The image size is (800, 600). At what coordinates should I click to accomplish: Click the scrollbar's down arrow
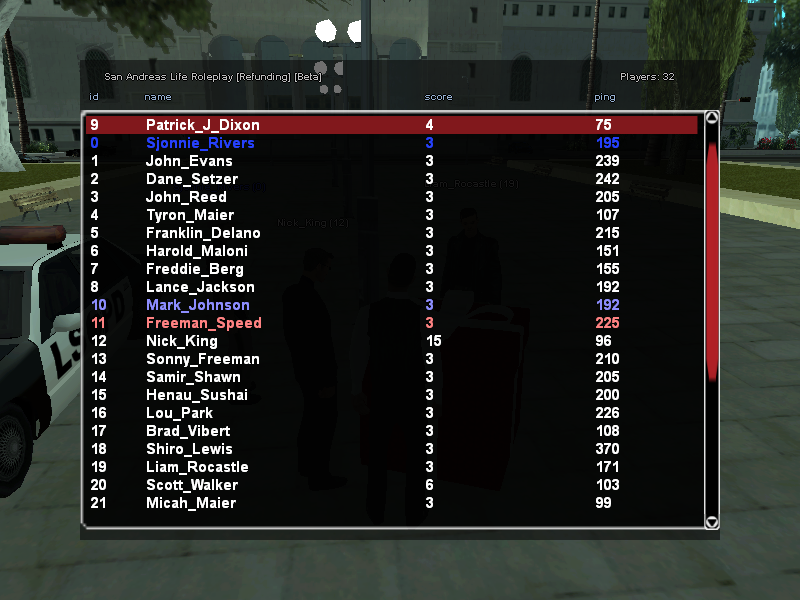click(x=712, y=522)
